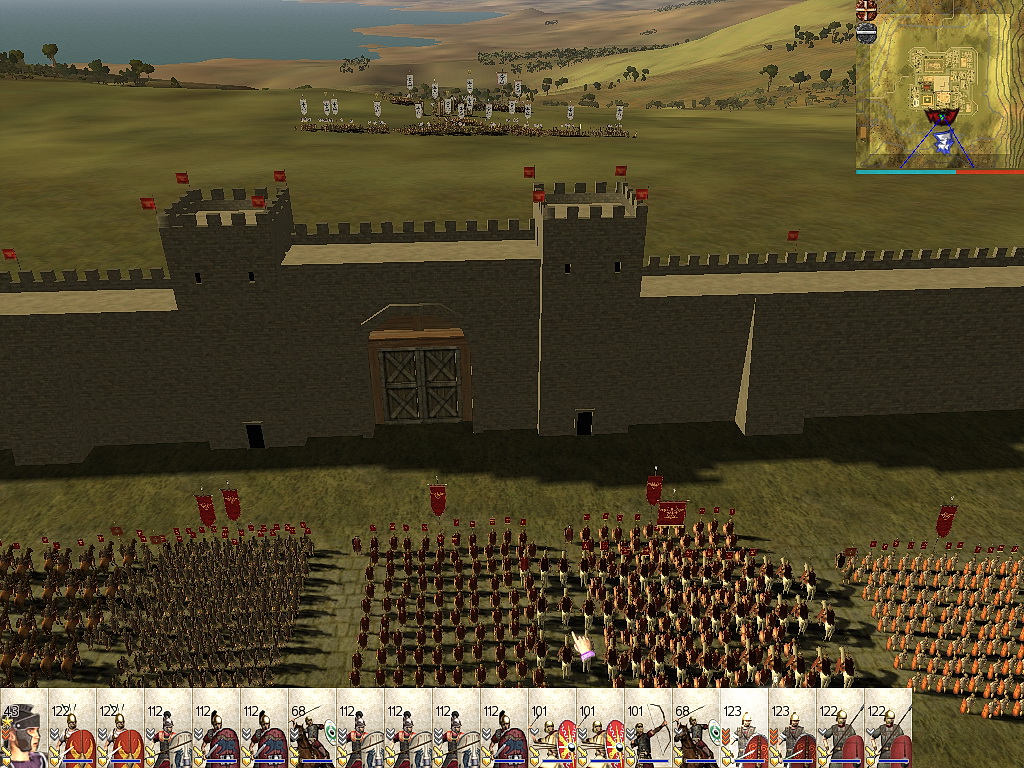Click the minimap's minus zoom button
The height and width of the screenshot is (768, 1024).
(x=866, y=33)
